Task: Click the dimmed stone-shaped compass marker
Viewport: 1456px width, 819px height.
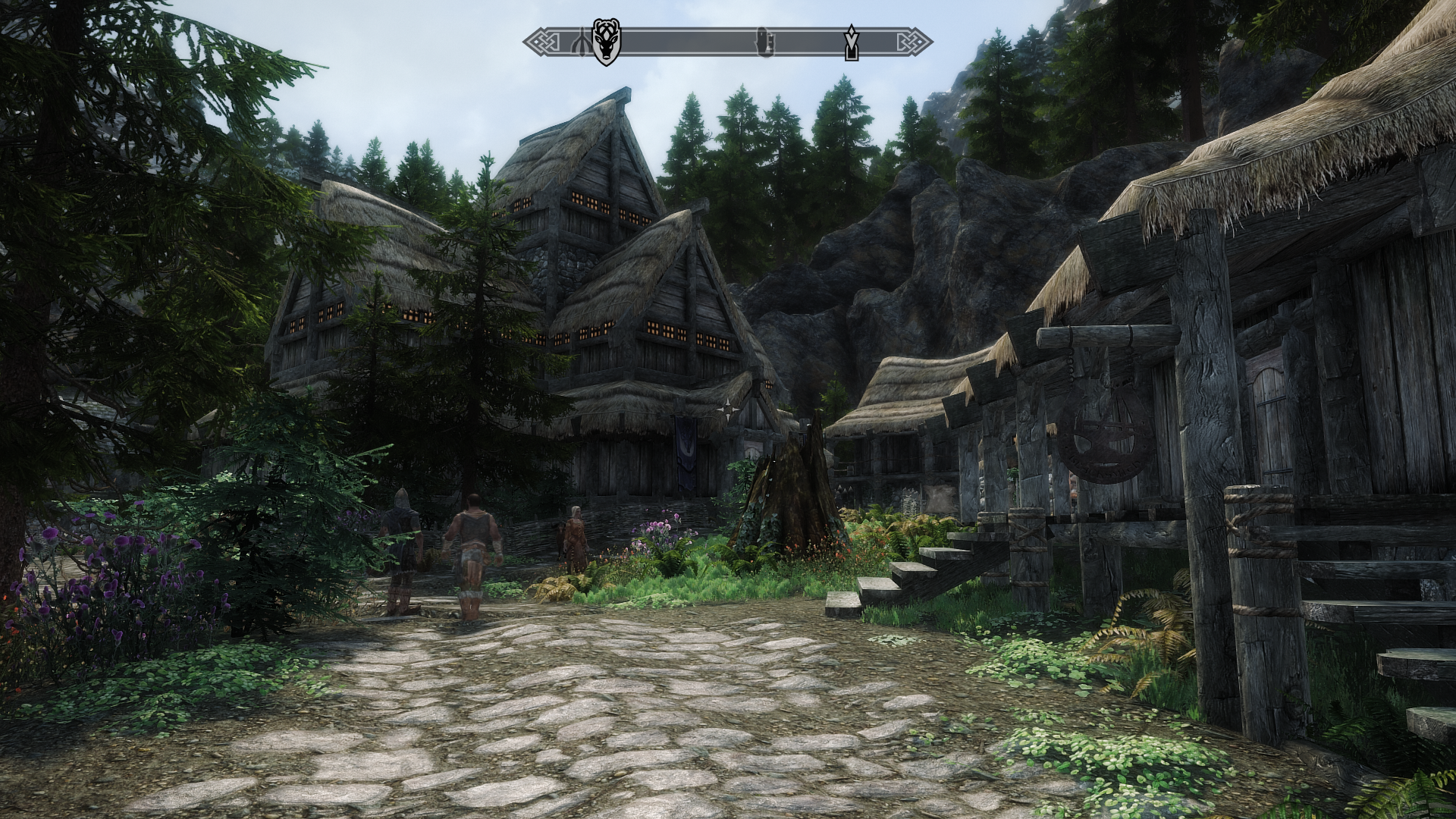Action: [764, 42]
